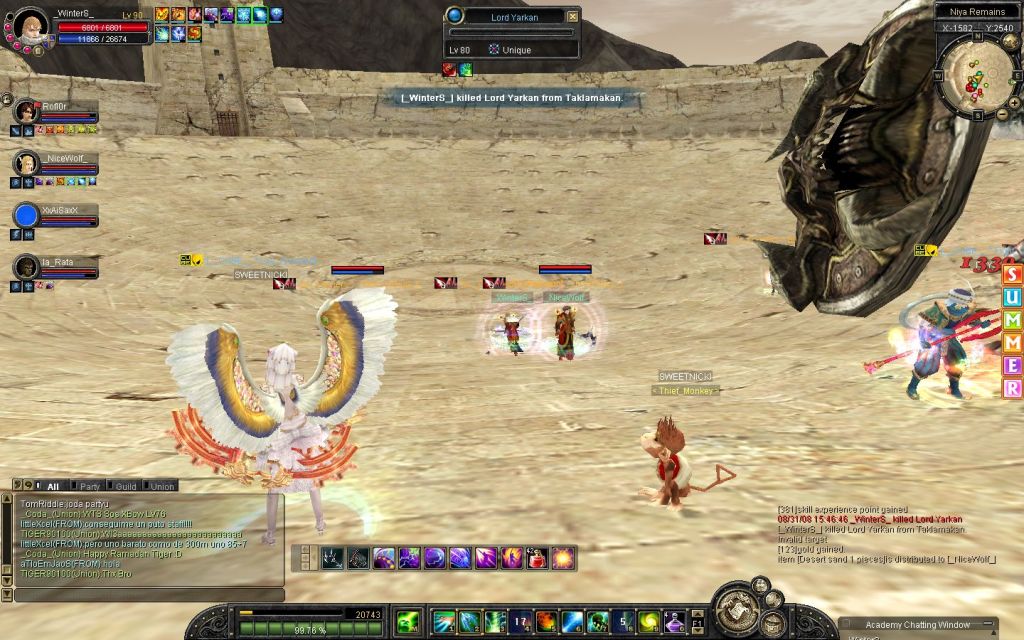Switch chat to the Union tab
The width and height of the screenshot is (1024, 640).
[x=162, y=486]
